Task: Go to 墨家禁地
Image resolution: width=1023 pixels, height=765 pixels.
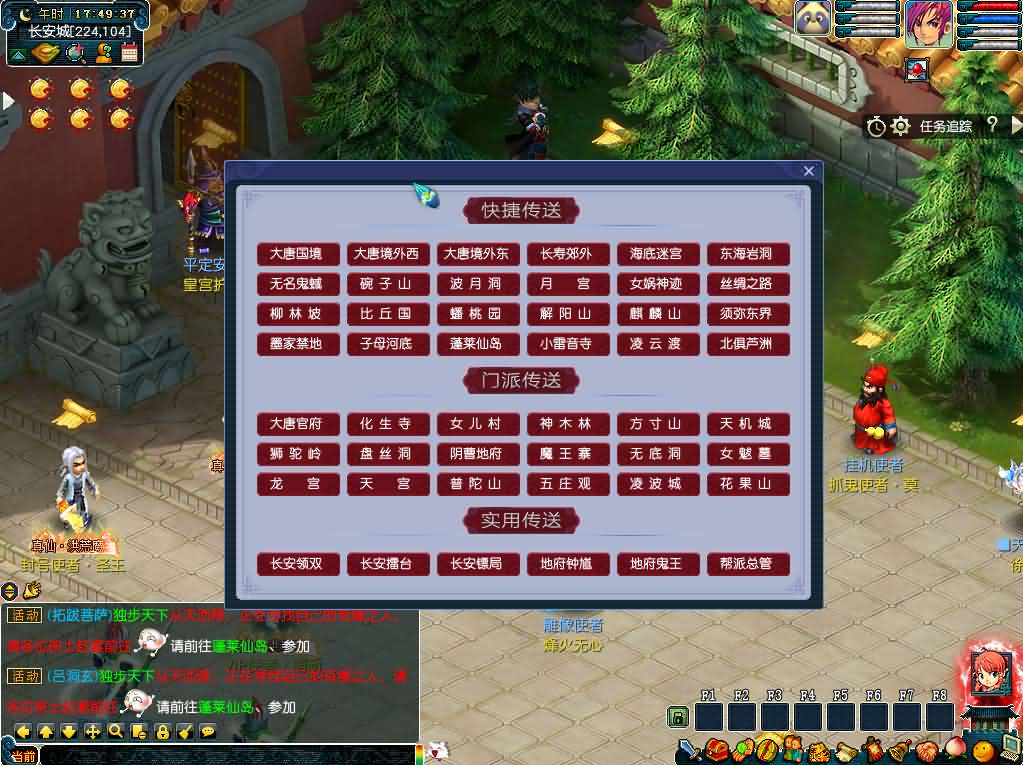Action: [x=297, y=344]
